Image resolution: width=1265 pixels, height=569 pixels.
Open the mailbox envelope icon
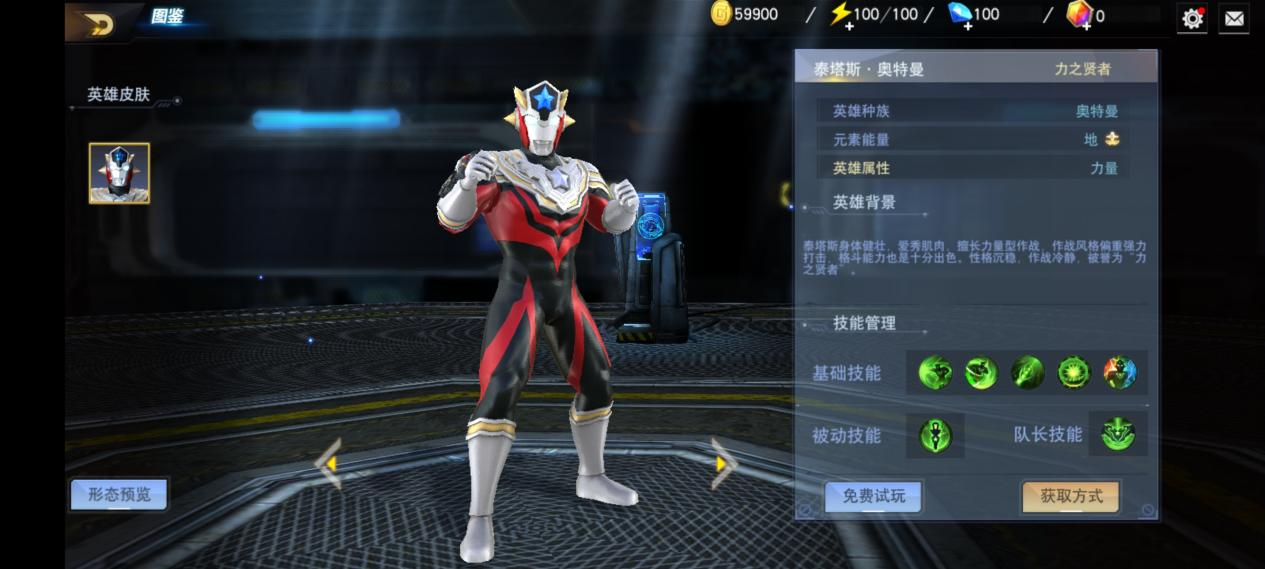pyautogui.click(x=1234, y=18)
